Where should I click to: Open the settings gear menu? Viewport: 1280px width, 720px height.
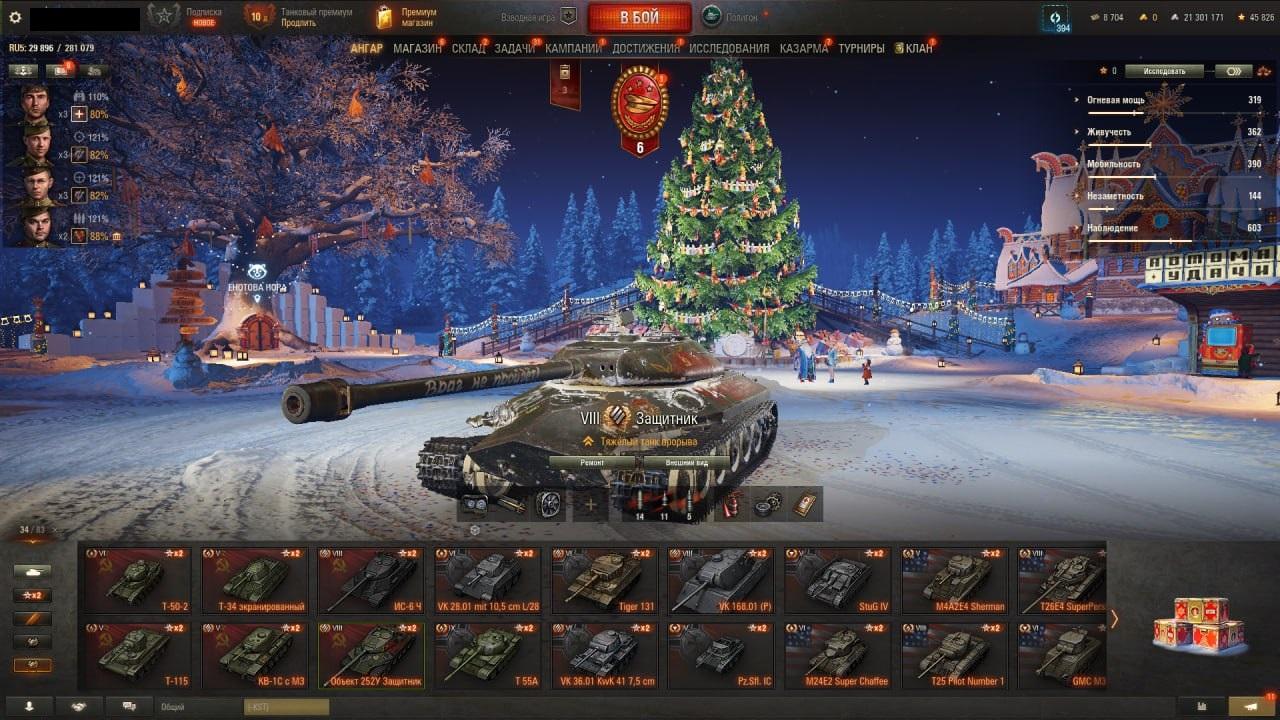point(15,17)
